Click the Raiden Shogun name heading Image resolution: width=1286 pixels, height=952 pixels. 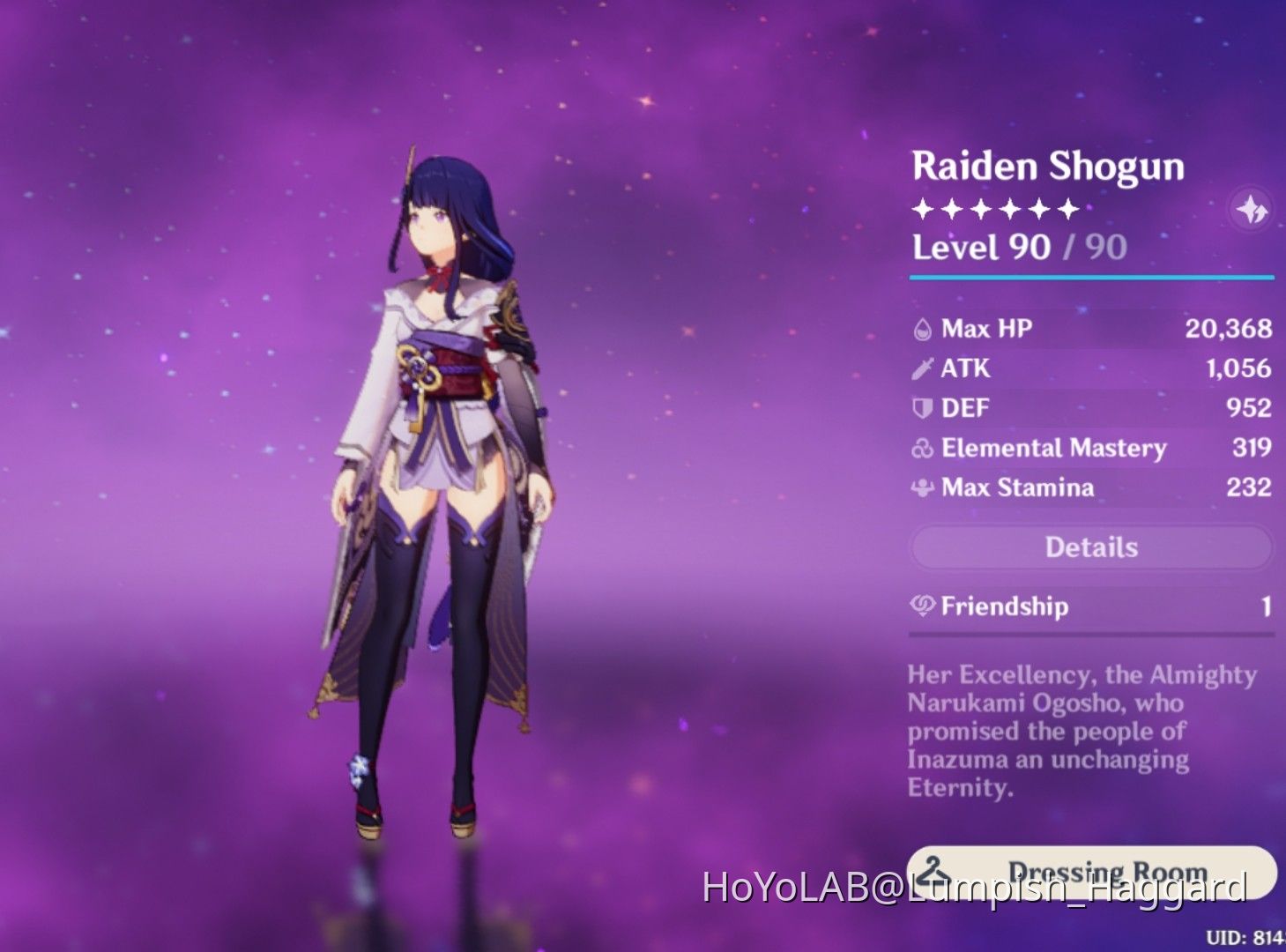click(1048, 166)
